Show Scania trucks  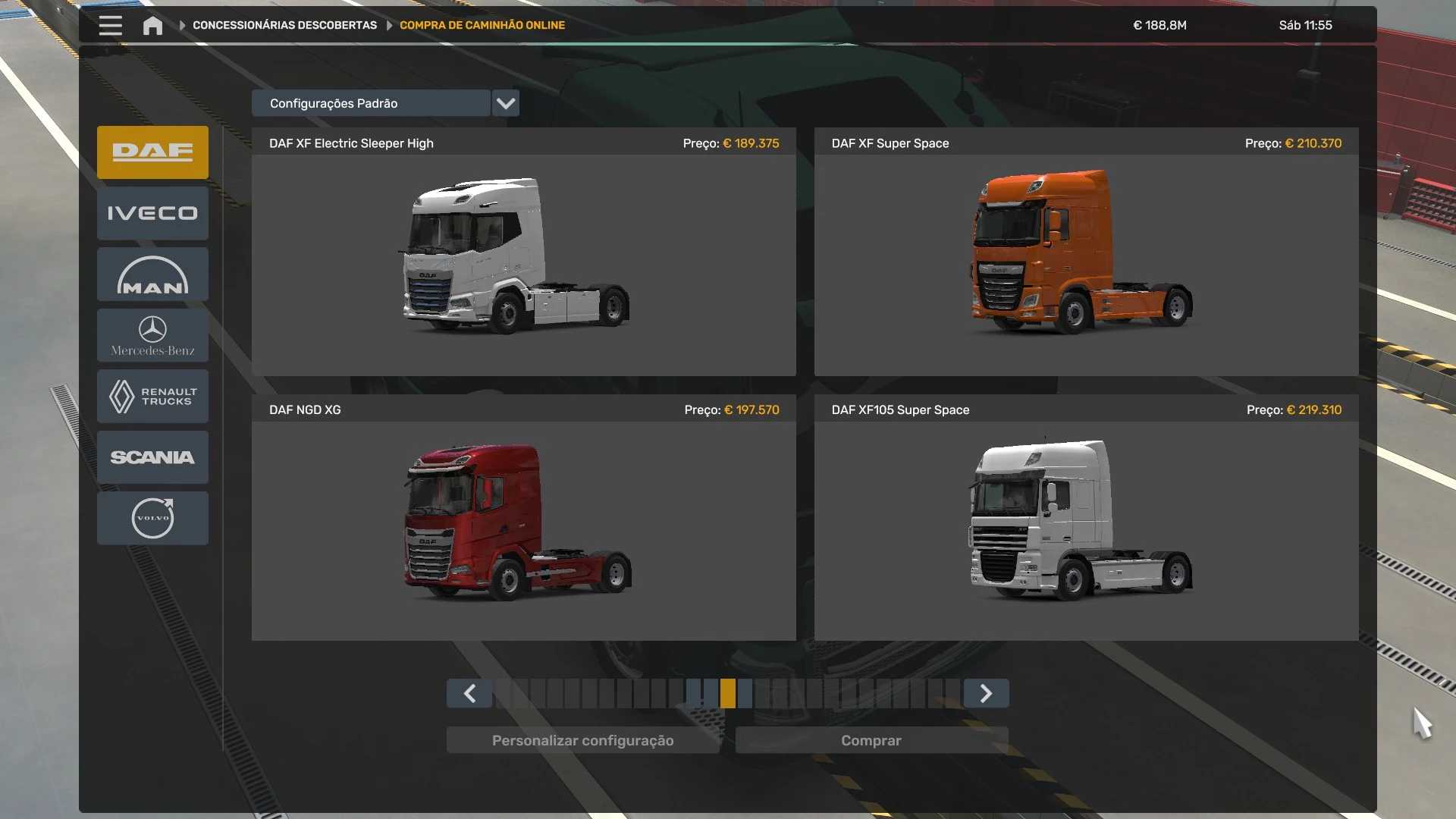(152, 457)
